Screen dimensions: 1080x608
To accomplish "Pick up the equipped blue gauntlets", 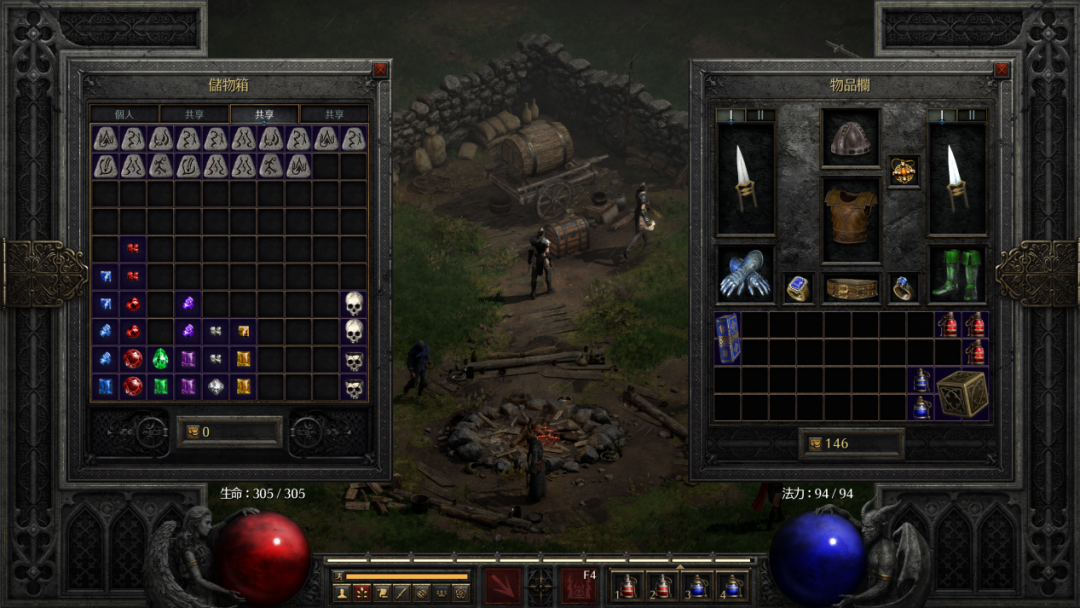I will [x=745, y=275].
